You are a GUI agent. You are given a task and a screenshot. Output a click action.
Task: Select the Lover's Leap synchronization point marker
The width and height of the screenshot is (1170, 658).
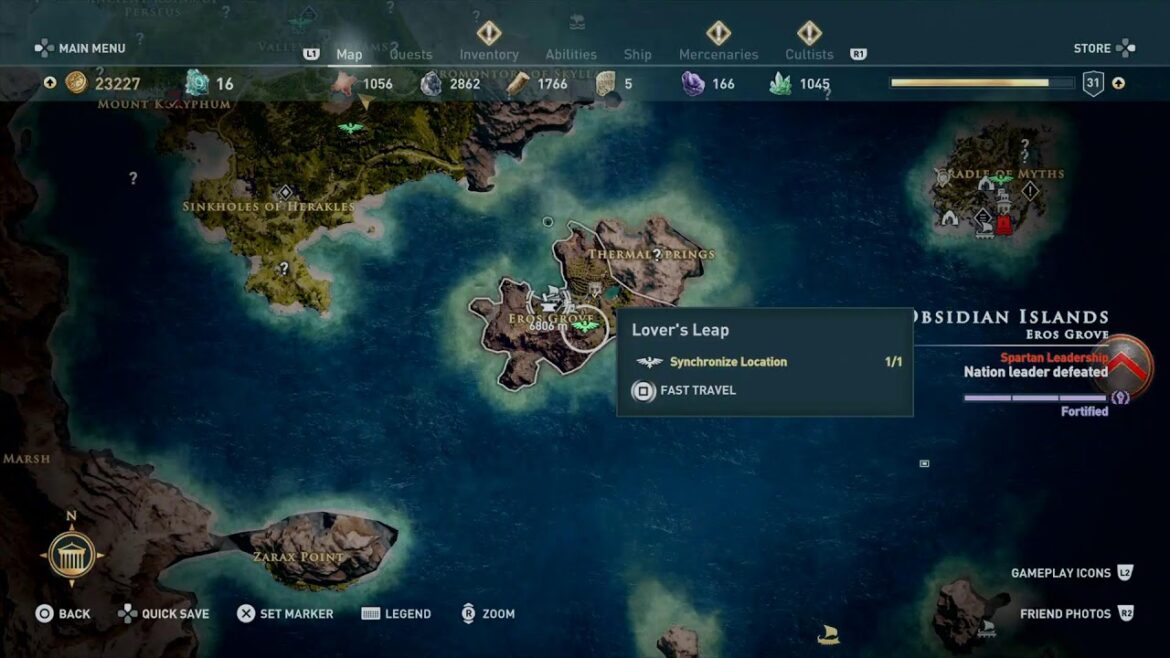(585, 326)
